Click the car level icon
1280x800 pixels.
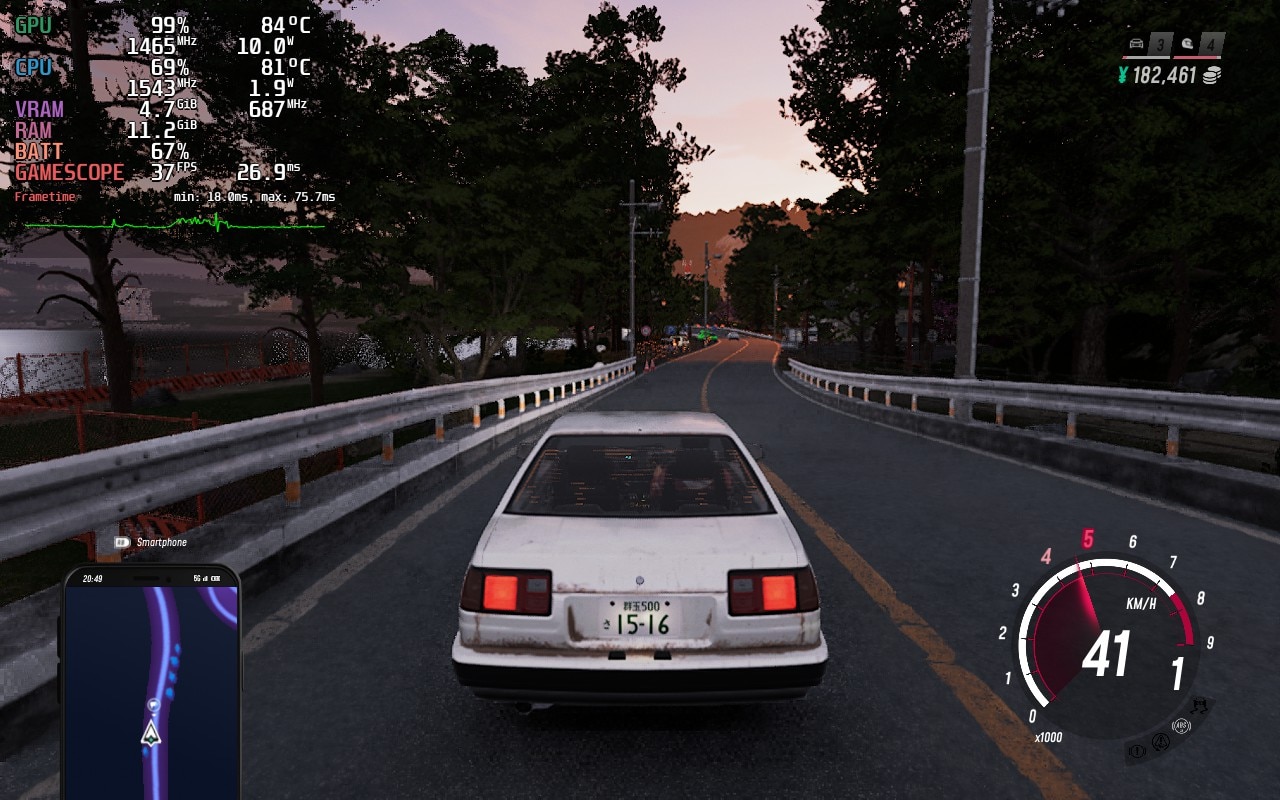point(1137,44)
